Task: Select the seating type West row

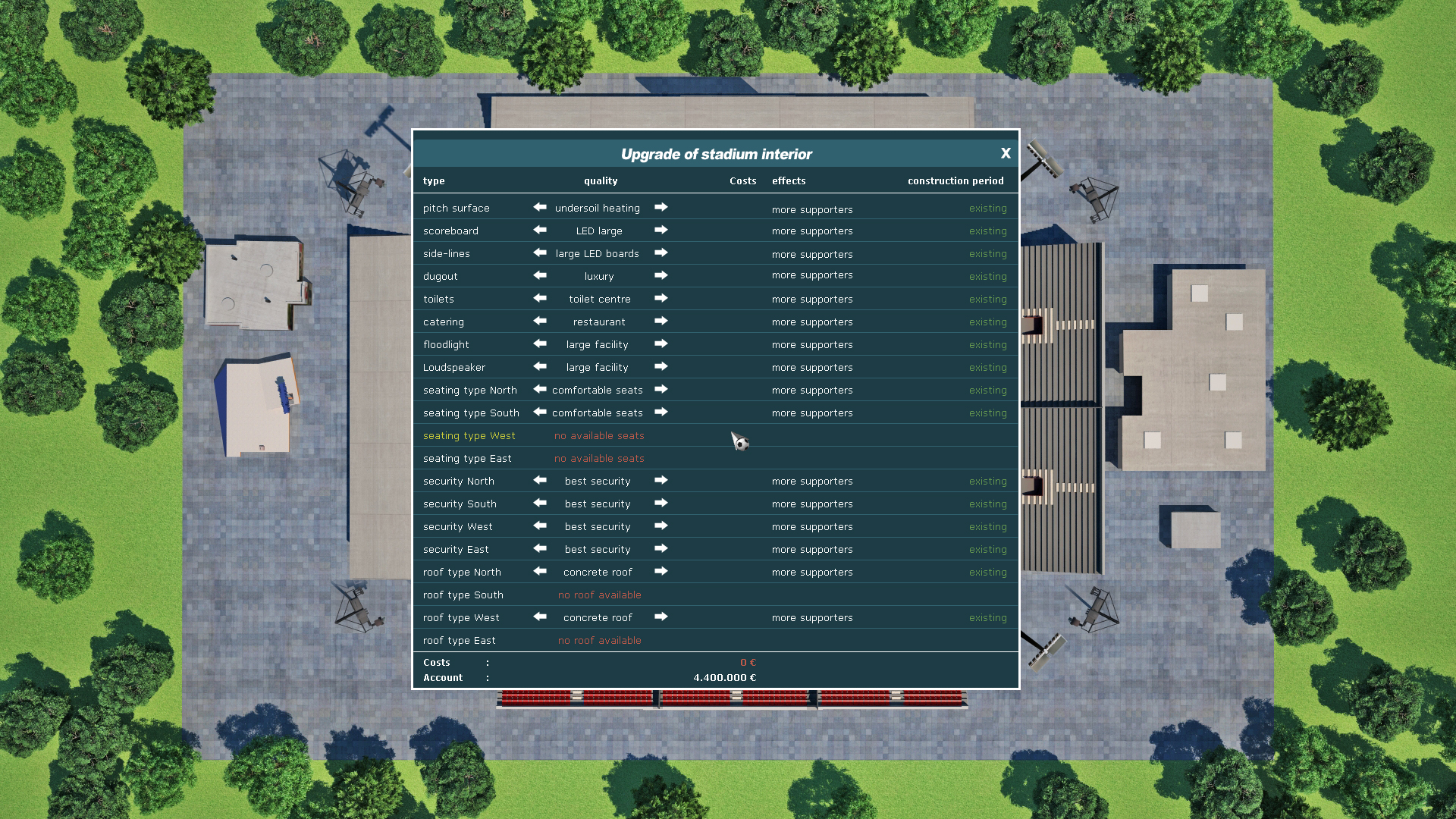Action: point(469,435)
